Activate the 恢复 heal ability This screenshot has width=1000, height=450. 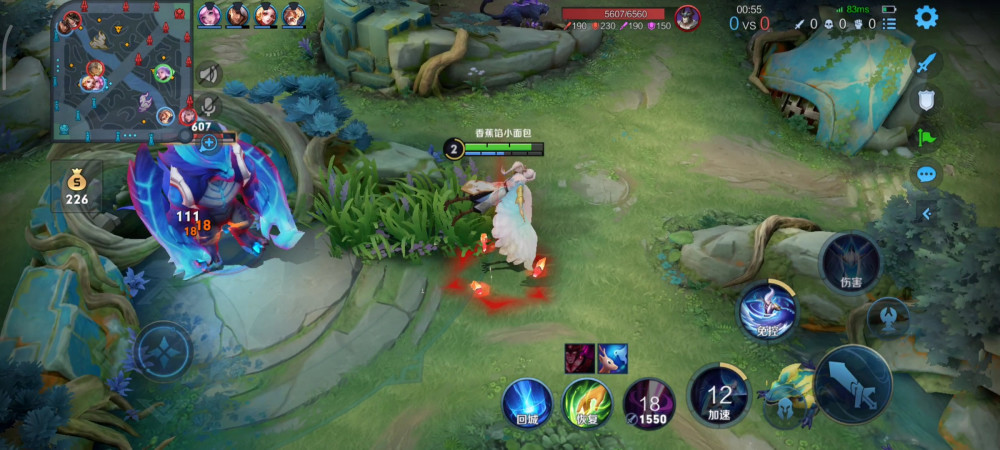(586, 404)
